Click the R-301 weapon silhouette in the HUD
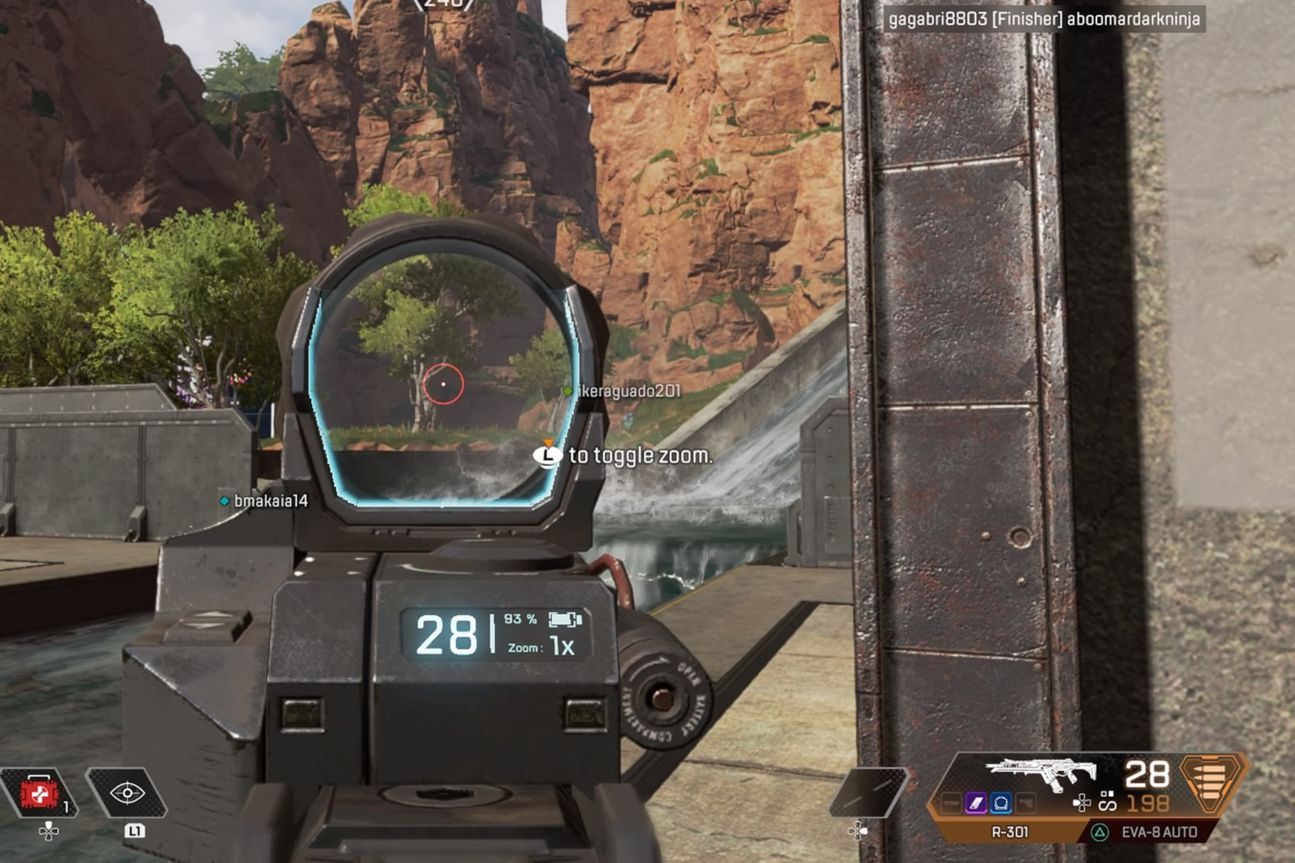This screenshot has width=1295, height=863. pyautogui.click(x=1040, y=771)
